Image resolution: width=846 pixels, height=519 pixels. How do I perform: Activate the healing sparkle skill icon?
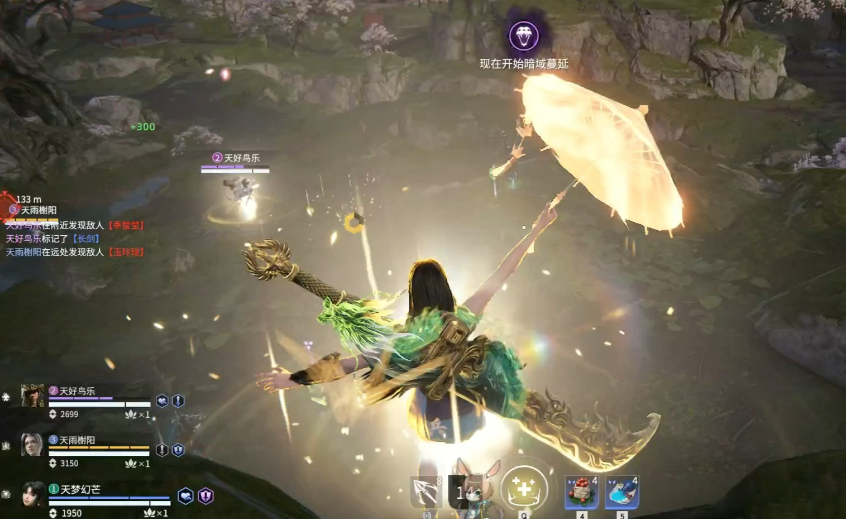(523, 487)
